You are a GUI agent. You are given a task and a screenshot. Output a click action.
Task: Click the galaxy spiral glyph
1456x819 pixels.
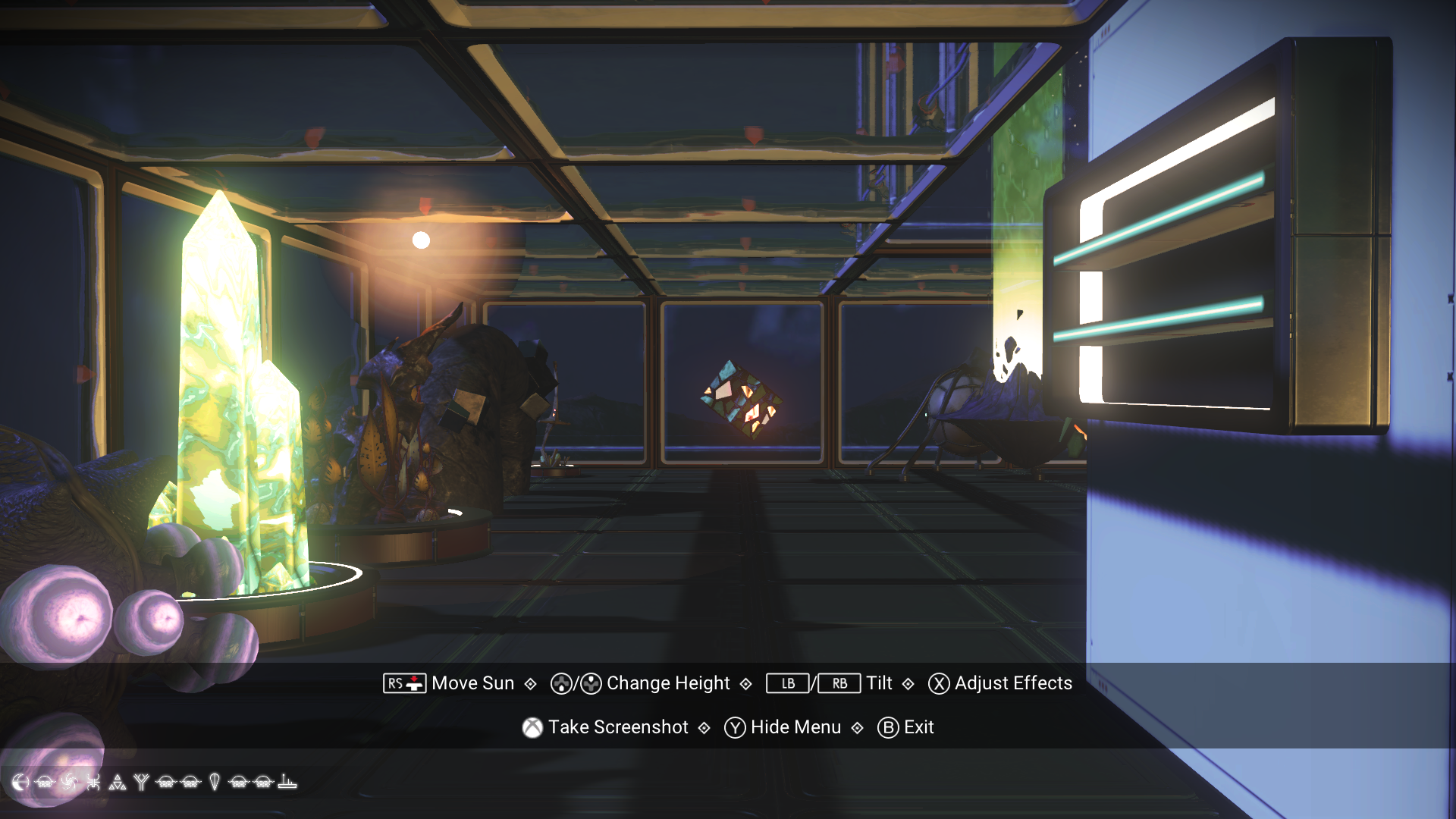[70, 782]
